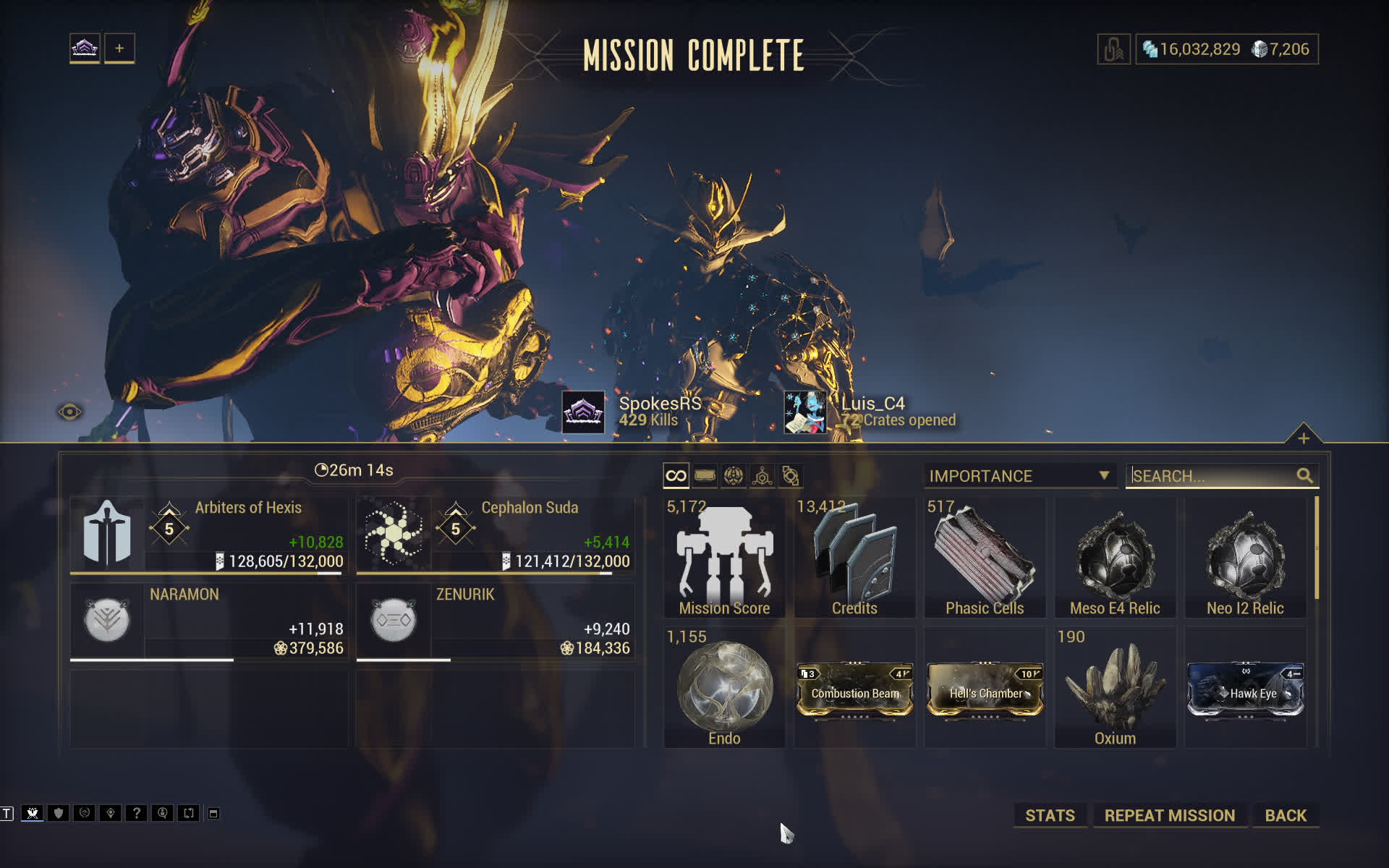The height and width of the screenshot is (868, 1389).
Task: Click the plus button beside the squad icon
Action: point(119,48)
